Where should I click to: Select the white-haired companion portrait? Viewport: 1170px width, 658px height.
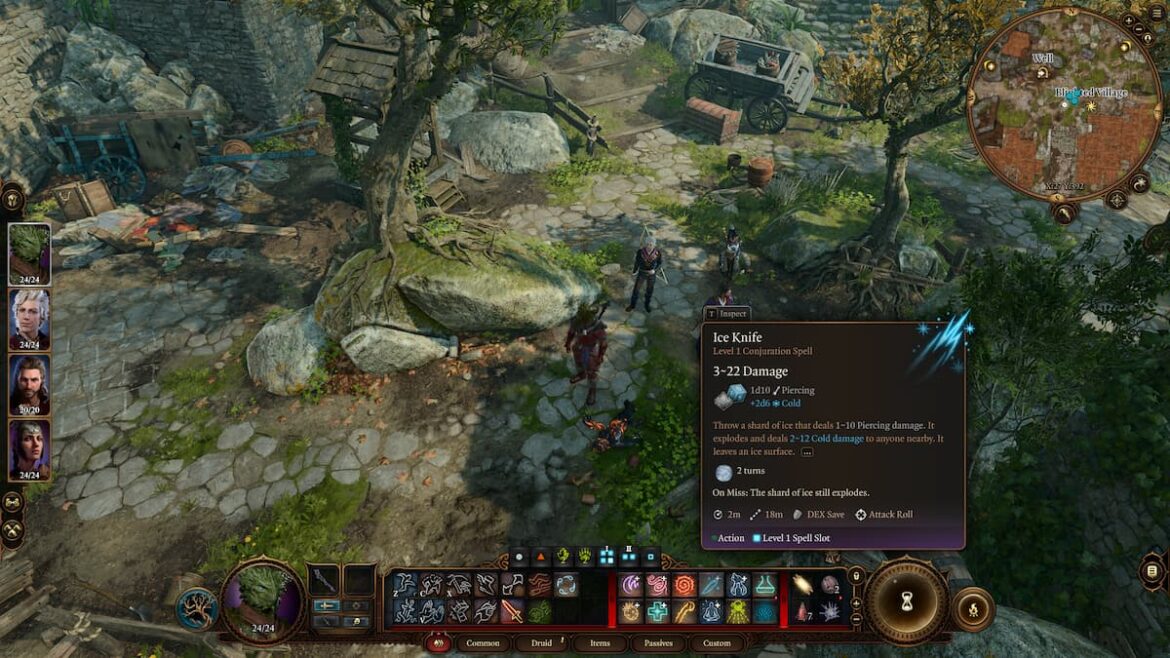(x=29, y=318)
